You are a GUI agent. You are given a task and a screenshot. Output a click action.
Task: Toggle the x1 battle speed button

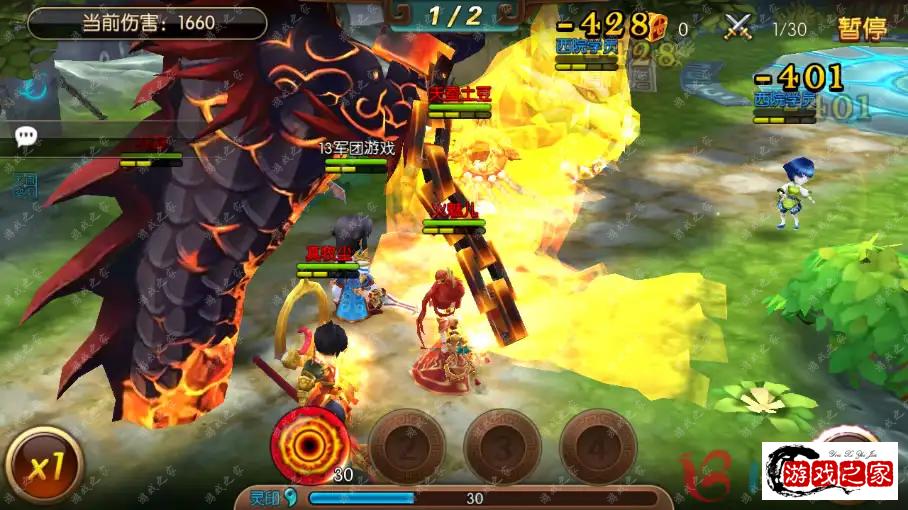(43, 467)
